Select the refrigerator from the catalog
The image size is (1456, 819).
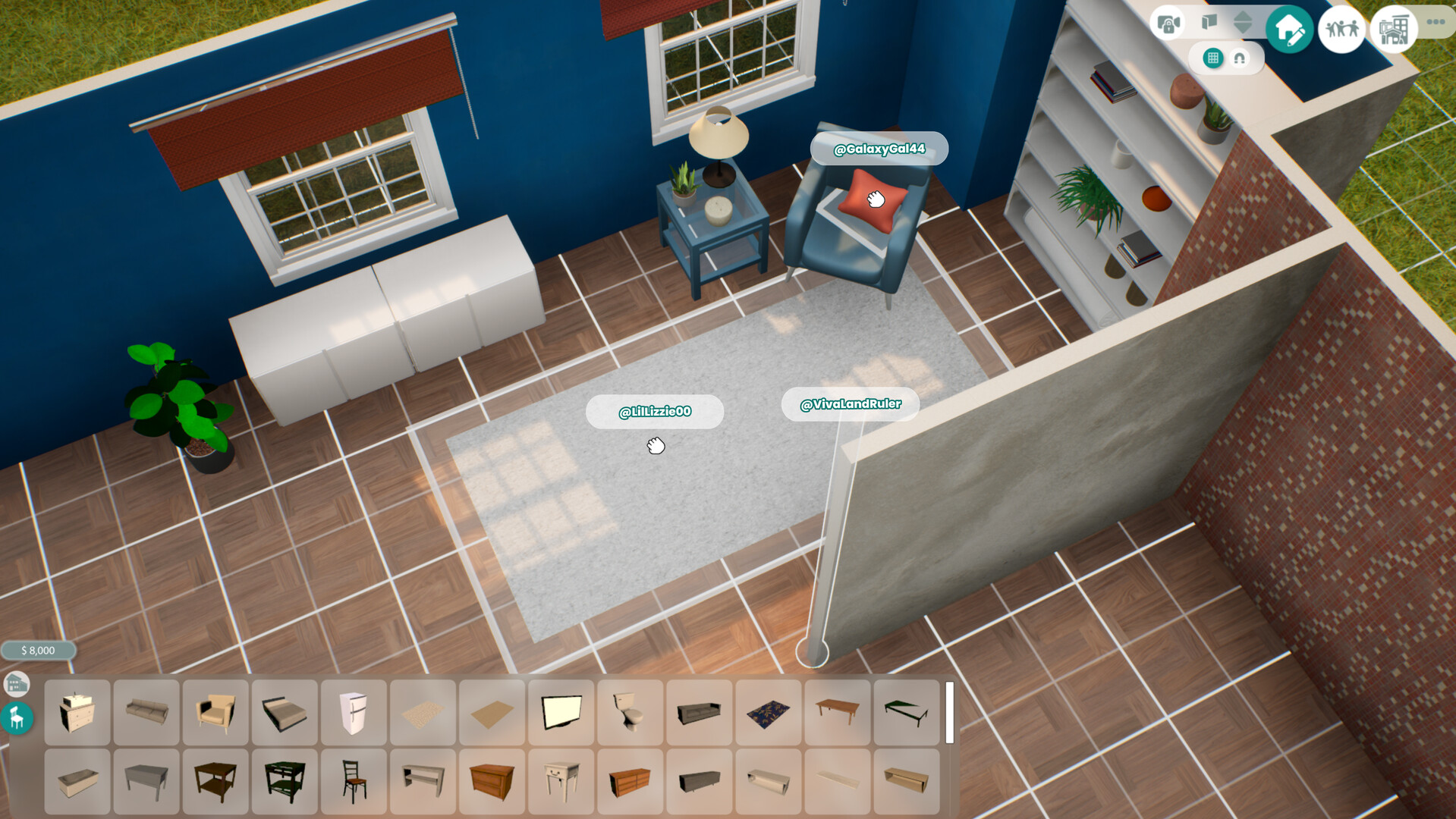pos(353,713)
